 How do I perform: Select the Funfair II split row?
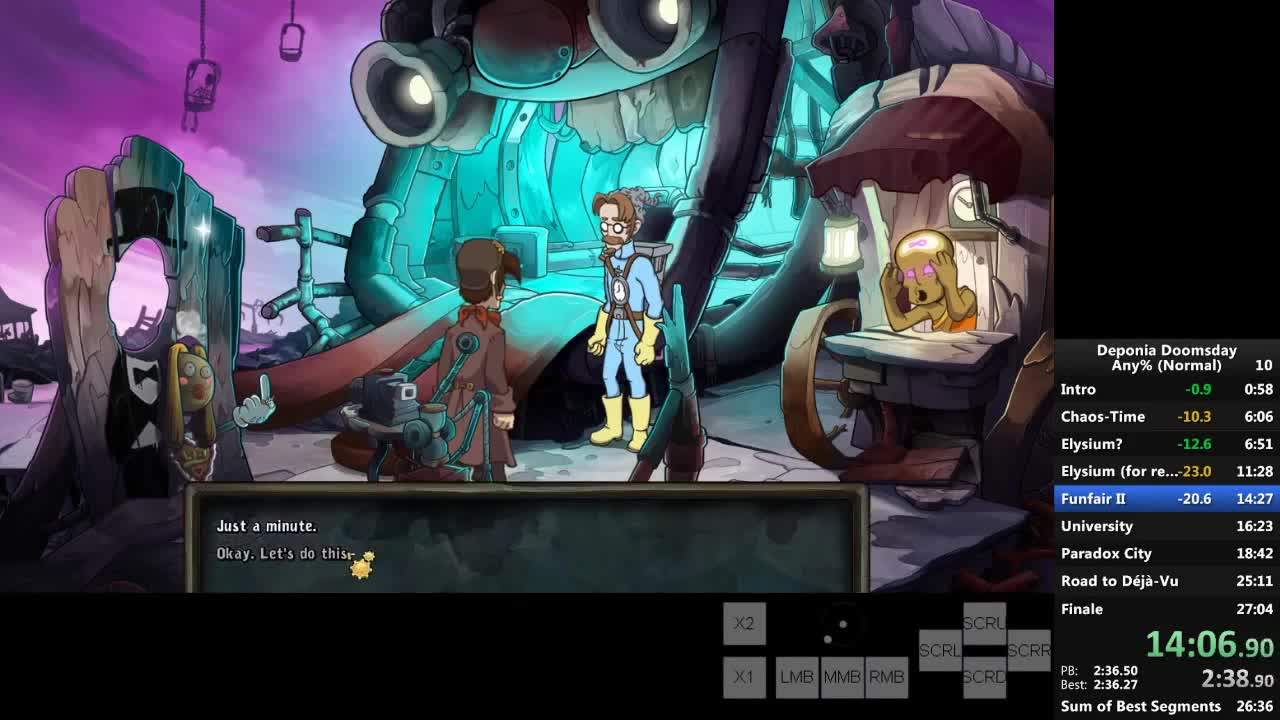[x=1166, y=498]
